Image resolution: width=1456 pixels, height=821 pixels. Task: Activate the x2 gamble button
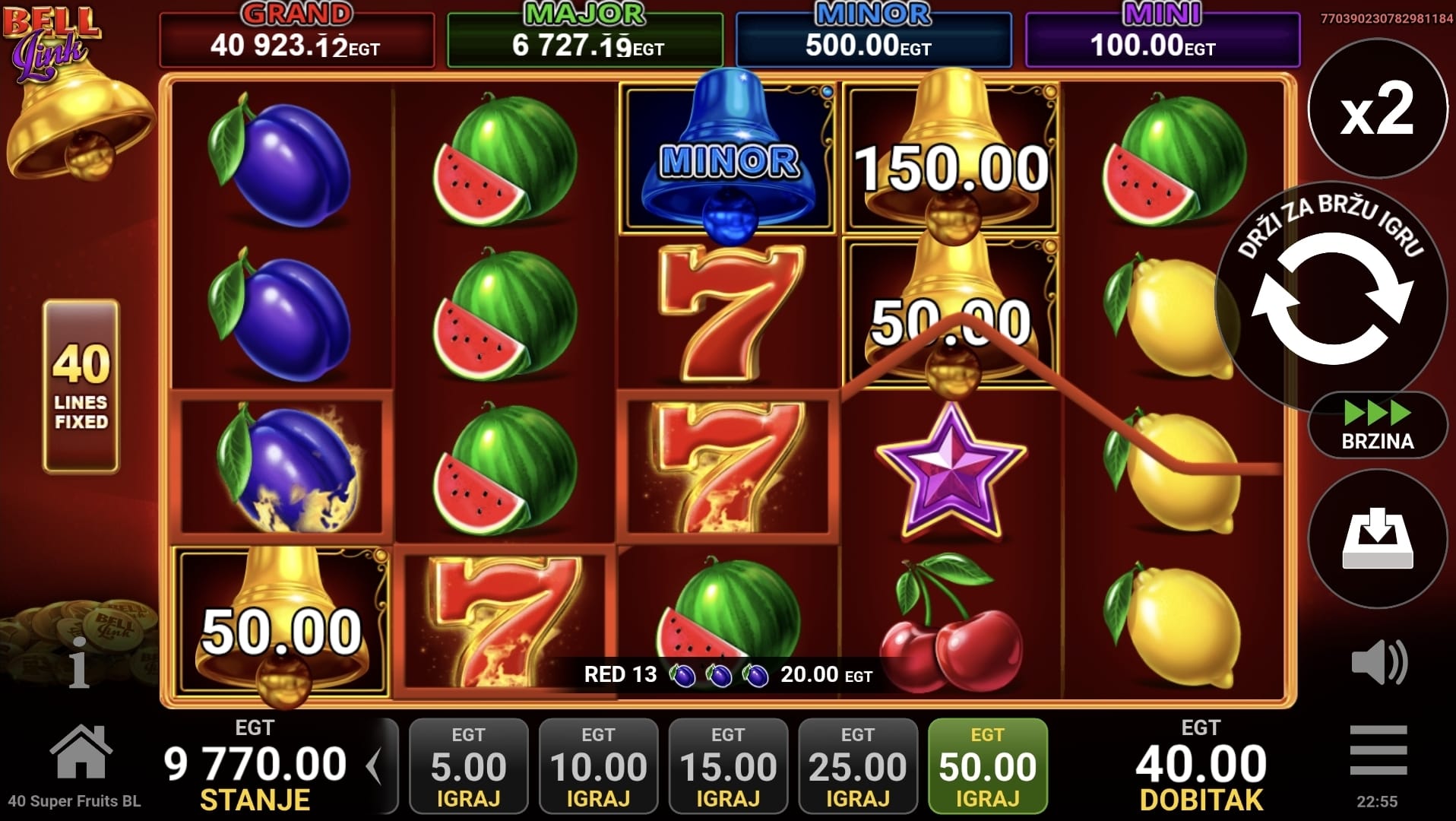coord(1377,109)
